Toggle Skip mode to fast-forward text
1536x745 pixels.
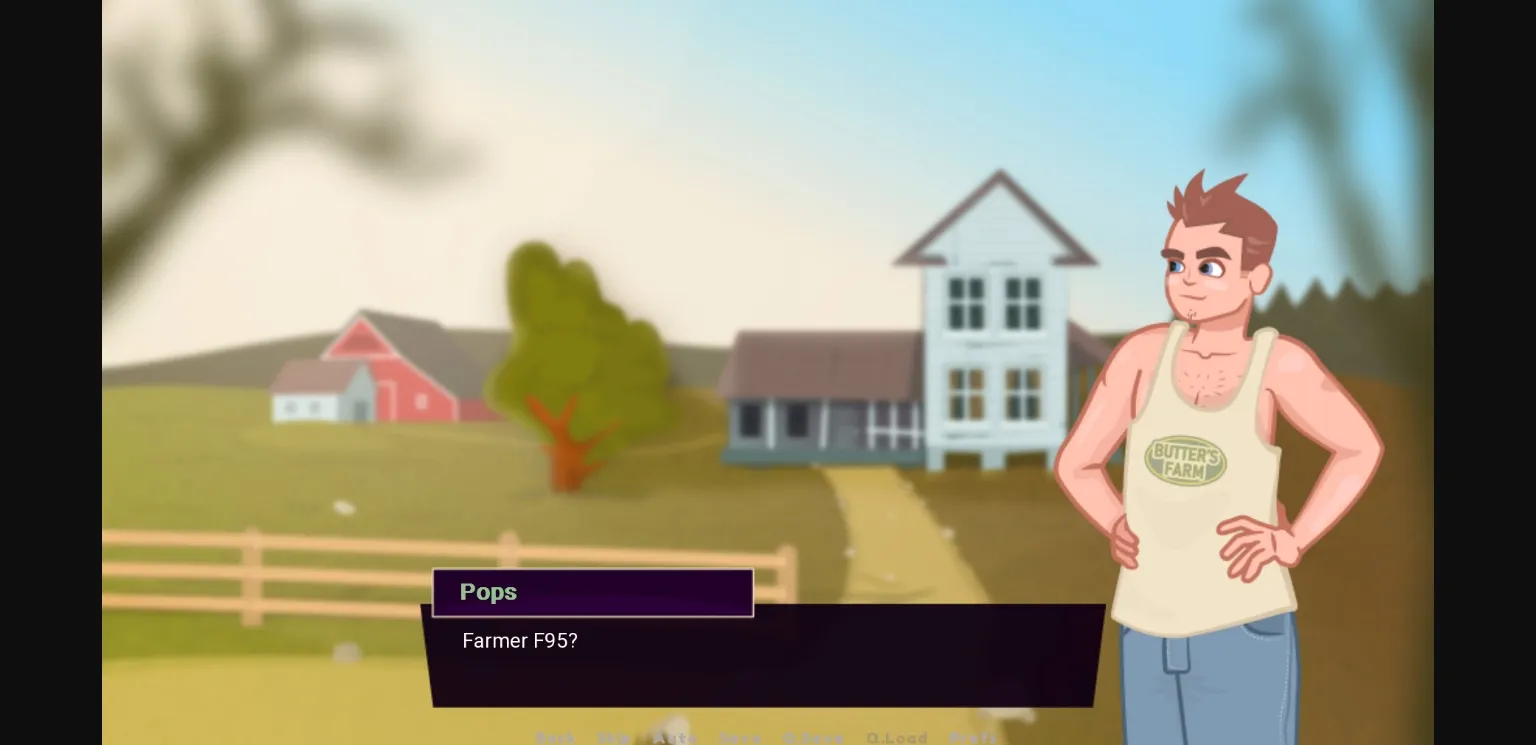(x=615, y=738)
